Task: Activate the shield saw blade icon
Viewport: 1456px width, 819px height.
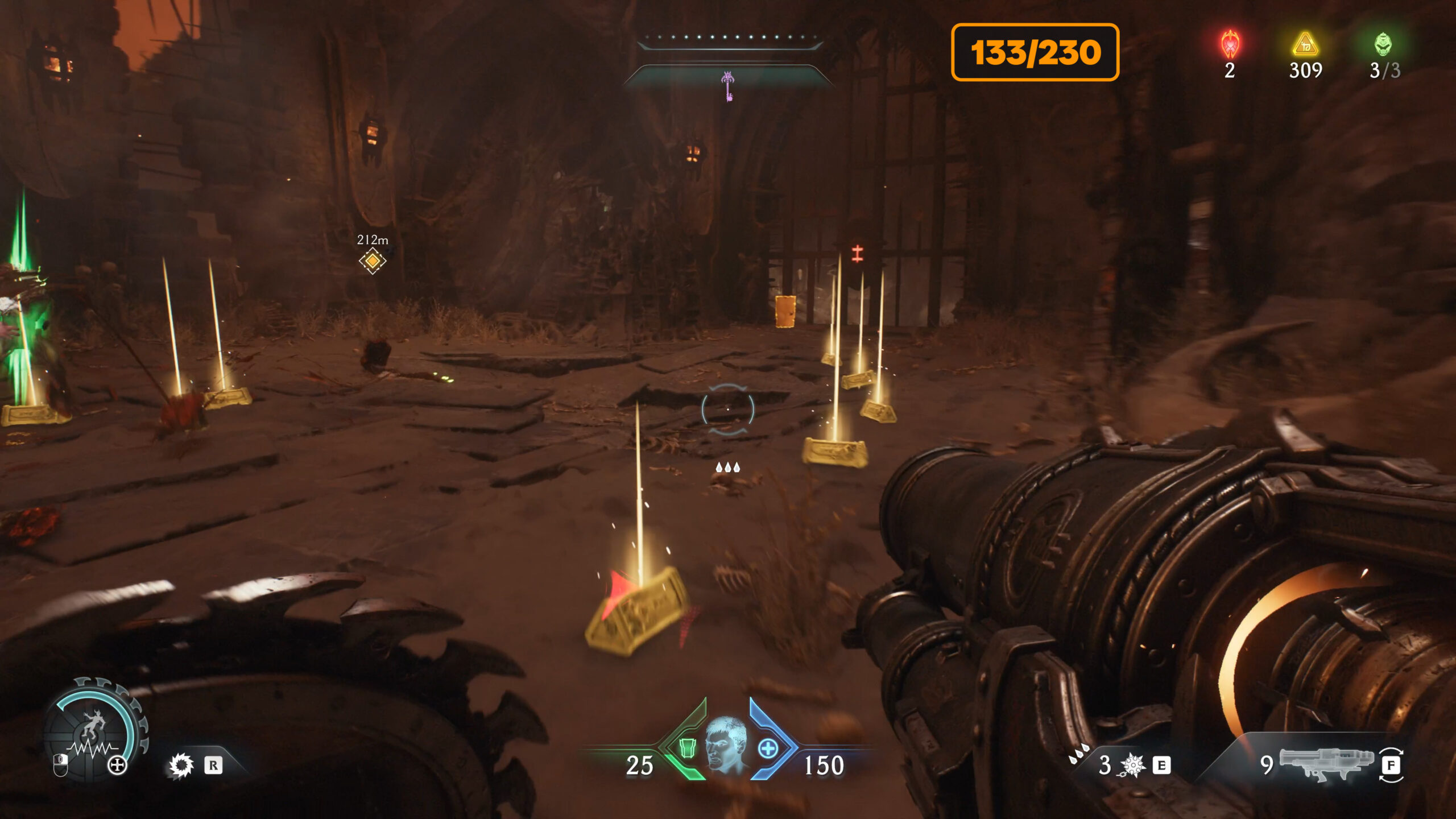Action: [x=181, y=766]
